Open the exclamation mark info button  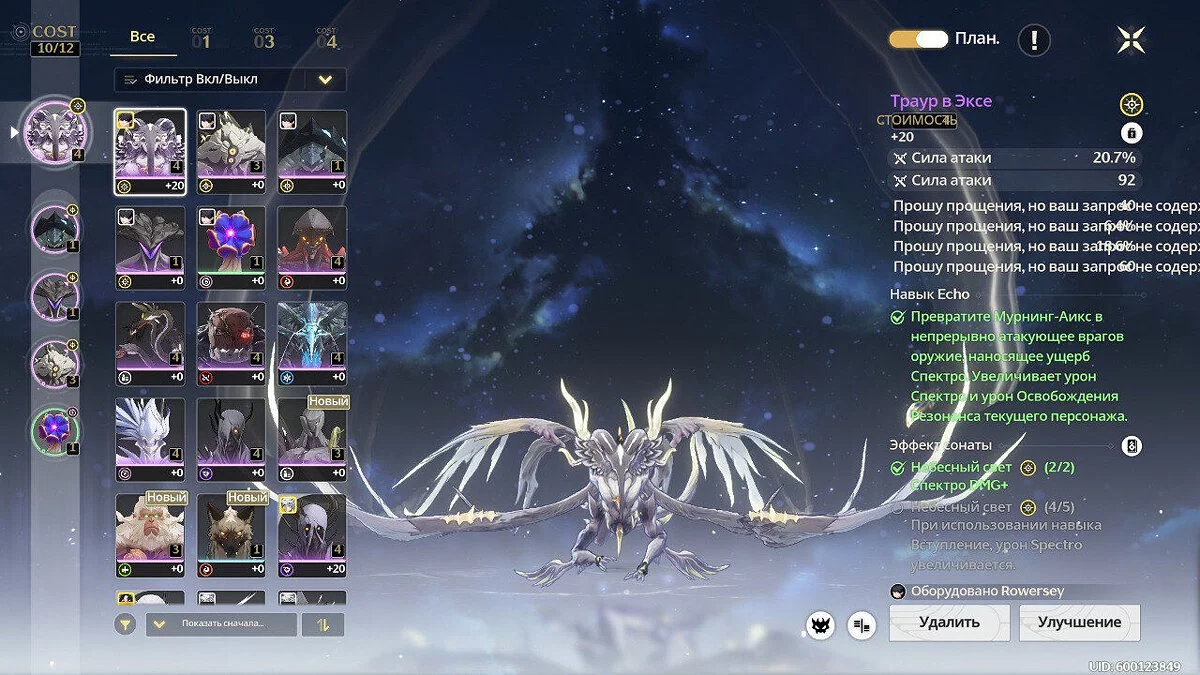point(1034,40)
